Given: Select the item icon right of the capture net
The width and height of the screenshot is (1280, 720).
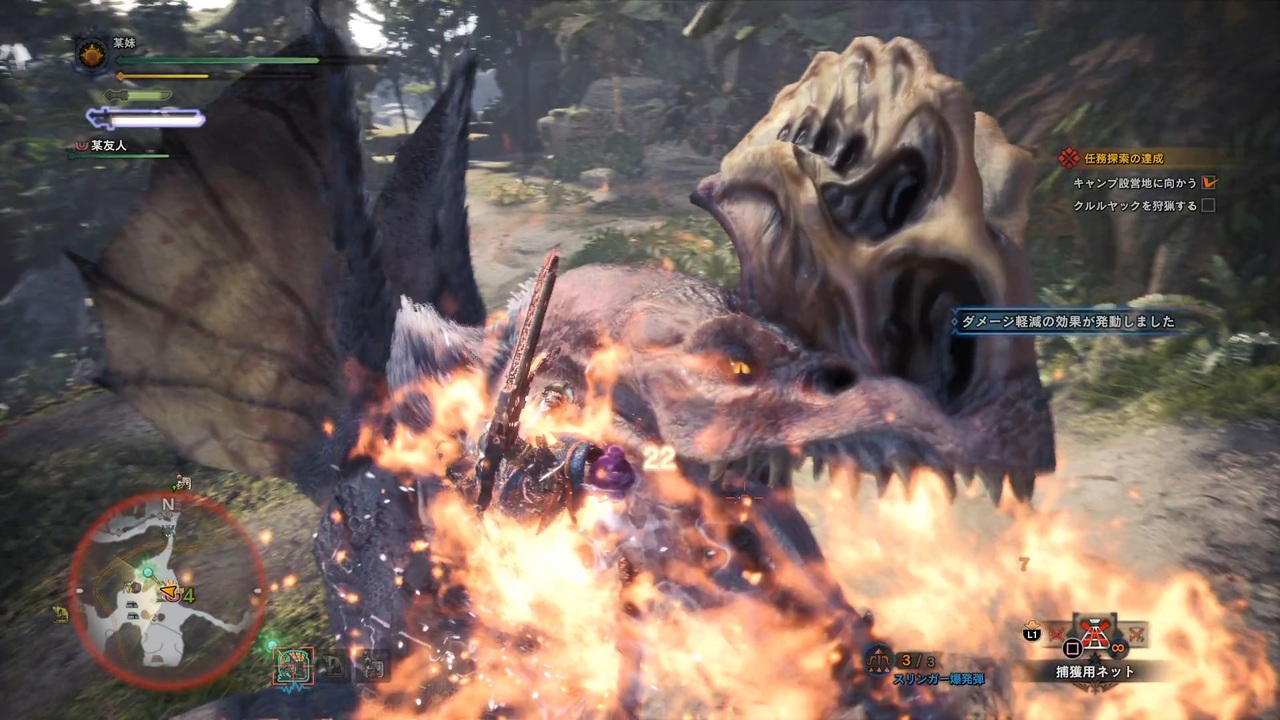Looking at the screenshot, I should coord(1137,634).
